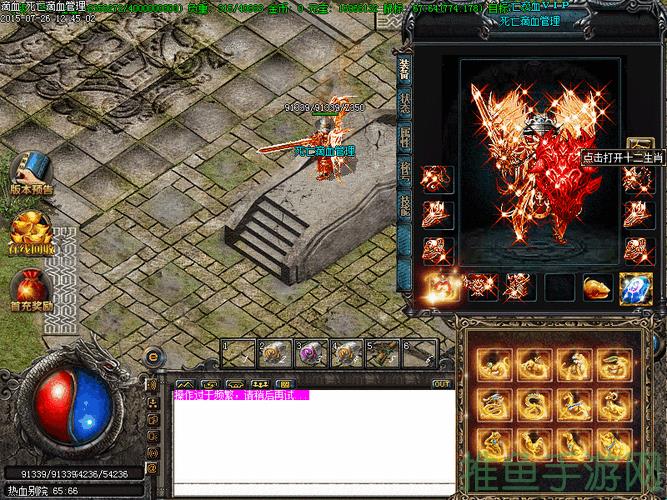The height and width of the screenshot is (500, 667).
Task: Claim the 首充奖励 red bag reward
Action: click(x=31, y=288)
